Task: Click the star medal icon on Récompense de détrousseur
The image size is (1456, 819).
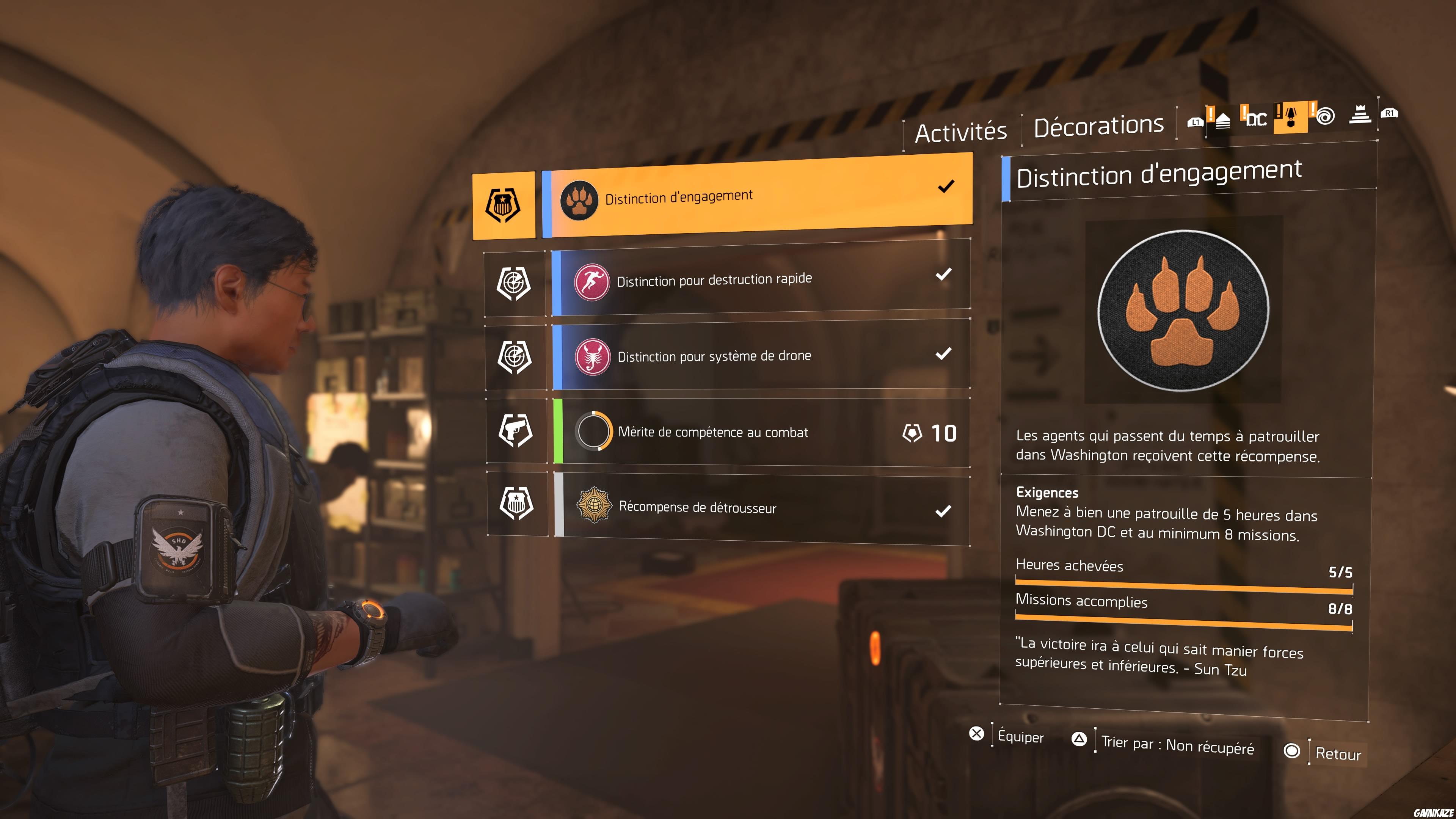Action: click(x=593, y=507)
